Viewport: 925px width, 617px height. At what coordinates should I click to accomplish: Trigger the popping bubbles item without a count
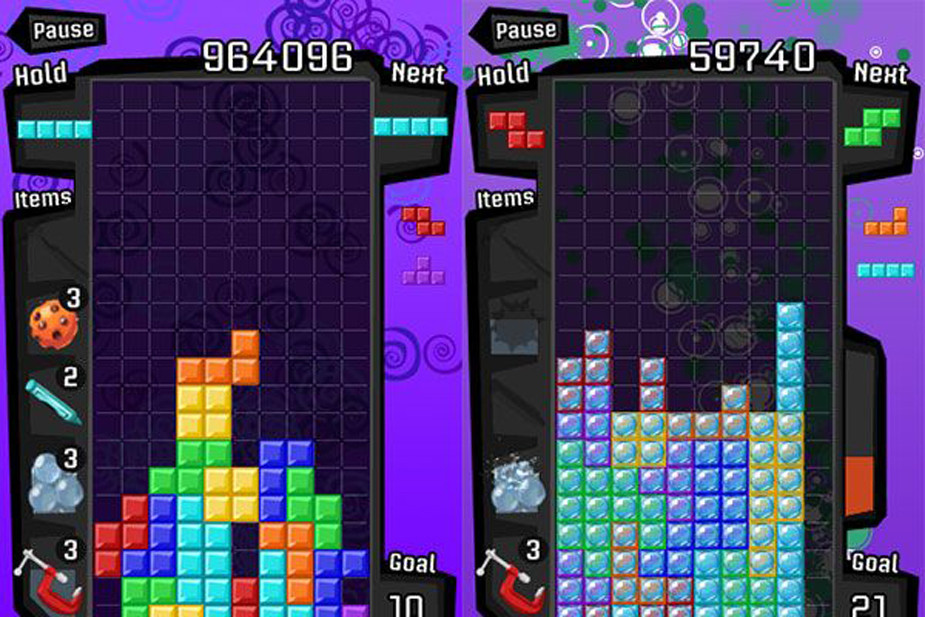coord(516,483)
